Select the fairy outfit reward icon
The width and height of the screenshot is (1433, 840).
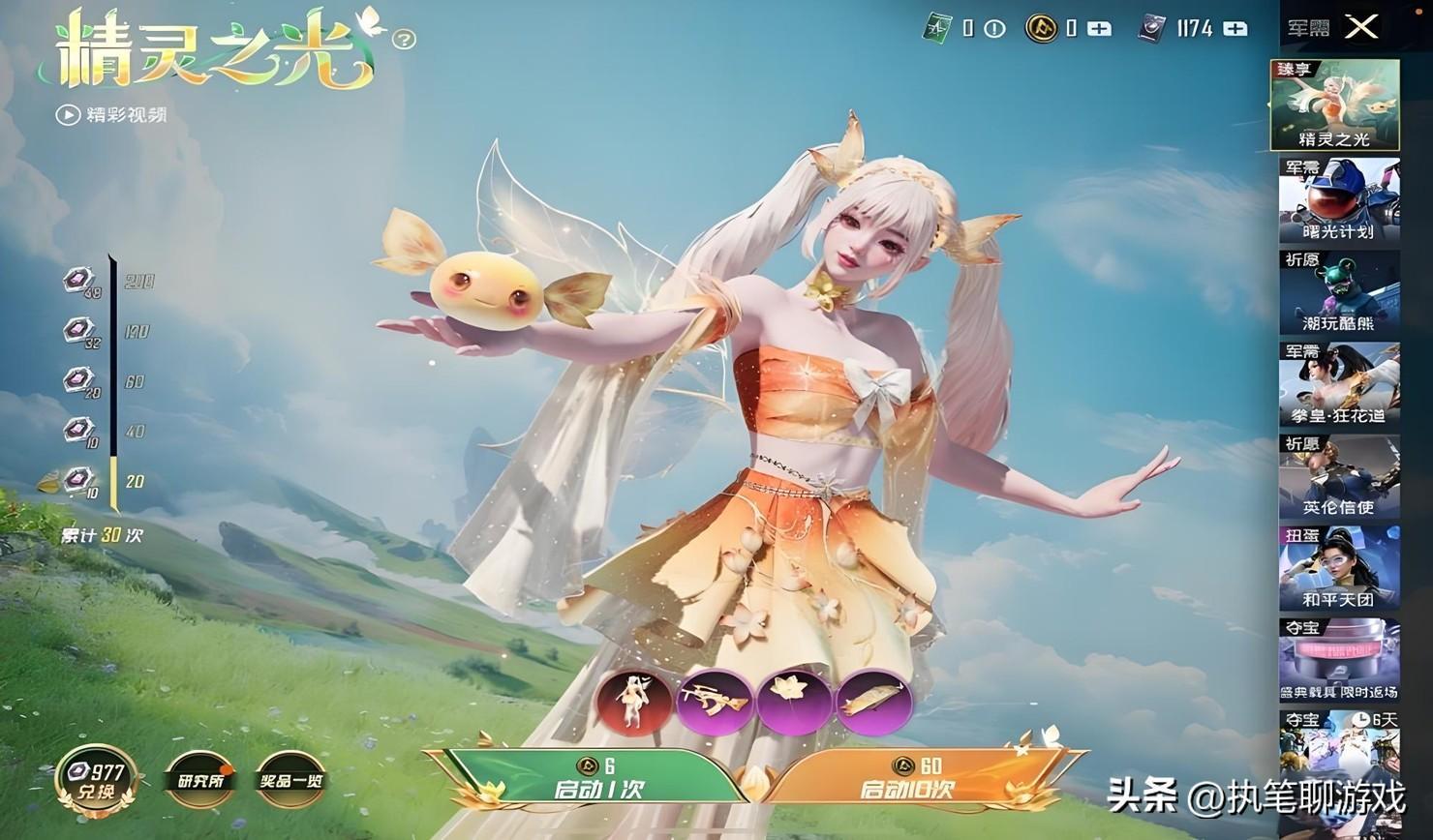click(x=633, y=702)
